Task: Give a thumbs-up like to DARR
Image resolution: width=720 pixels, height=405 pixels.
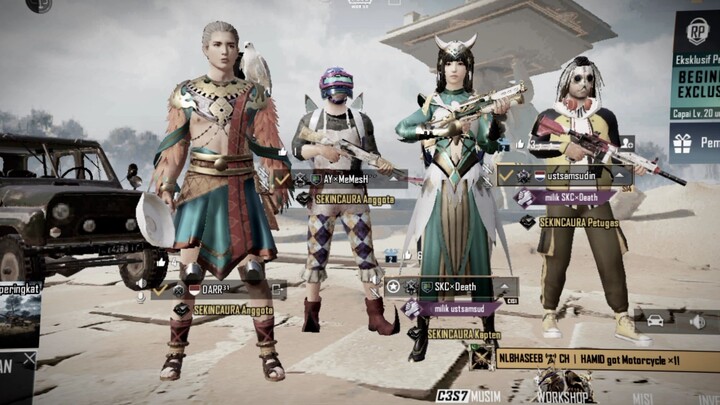Action: (161, 262)
